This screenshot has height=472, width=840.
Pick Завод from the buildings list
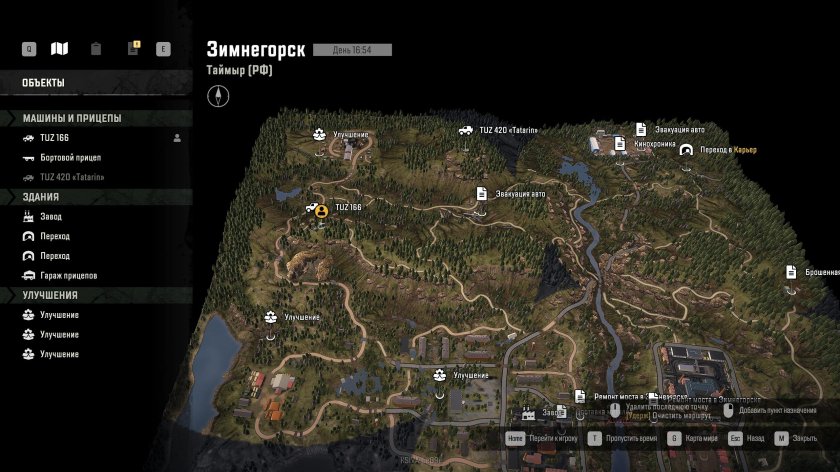50,216
